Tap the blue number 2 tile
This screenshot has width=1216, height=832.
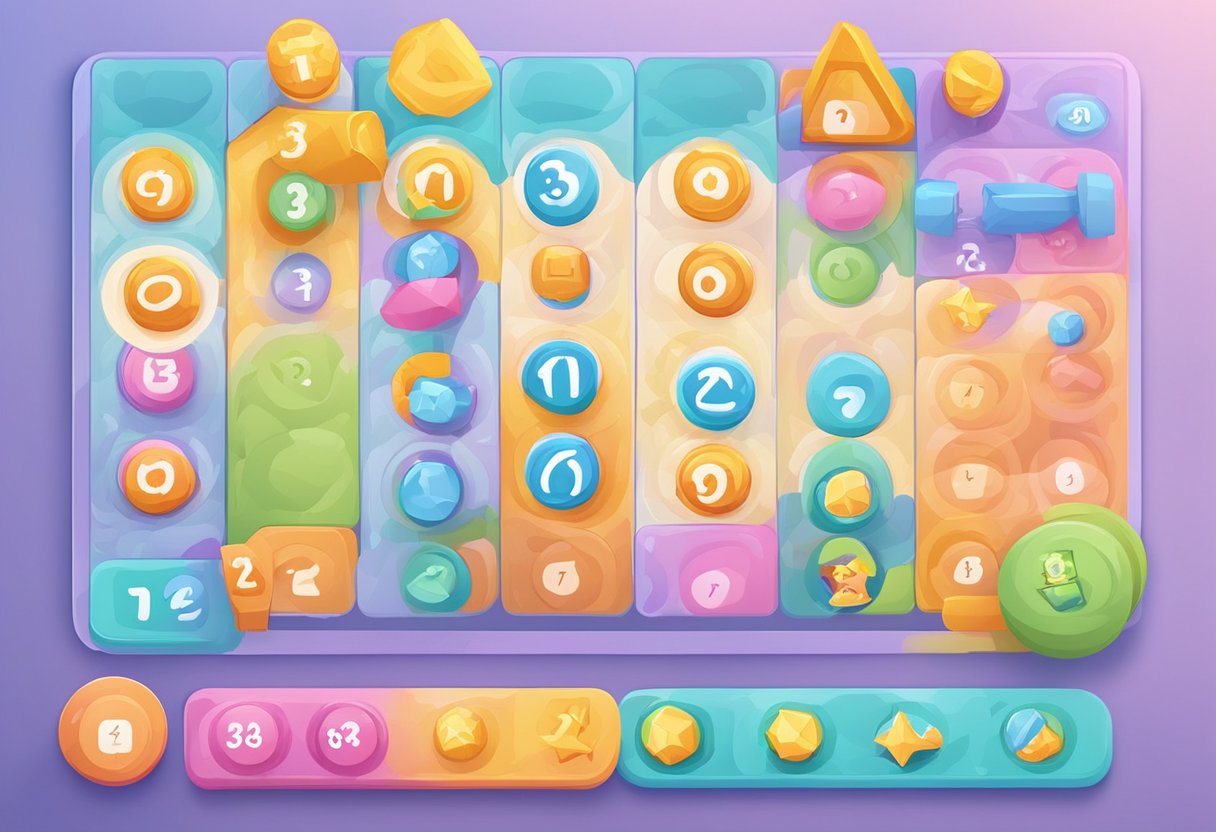(x=715, y=391)
